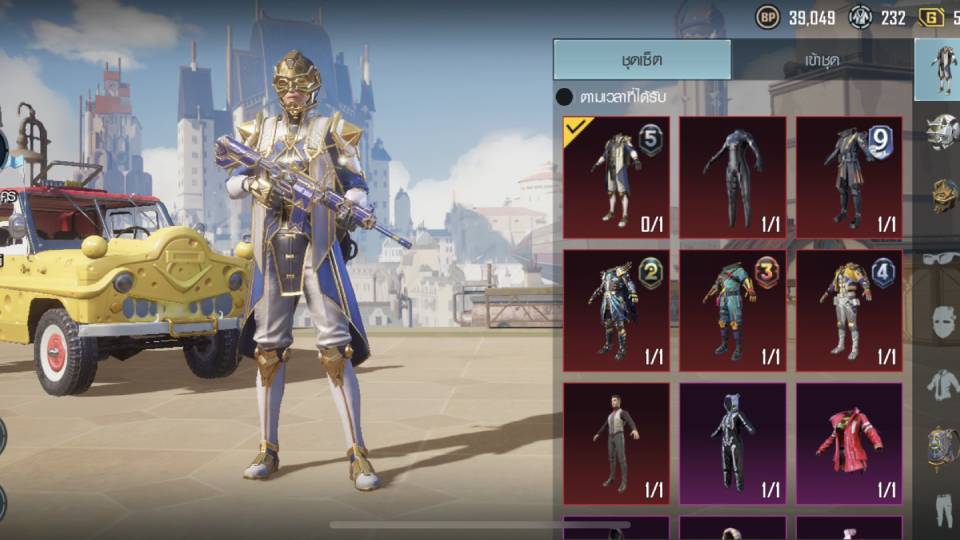
Task: Open the white shirt tops category
Action: (941, 384)
